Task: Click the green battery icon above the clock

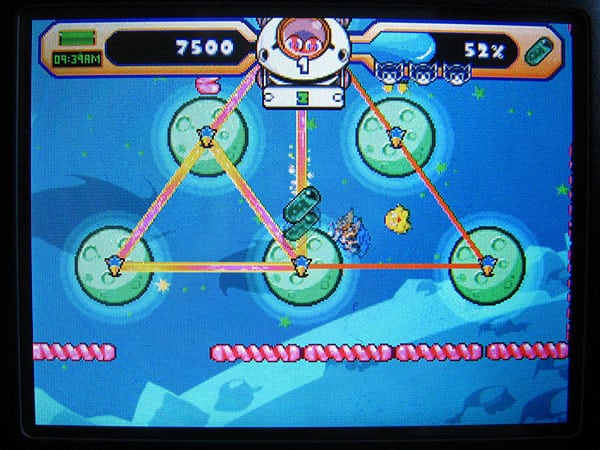Action: tap(74, 38)
